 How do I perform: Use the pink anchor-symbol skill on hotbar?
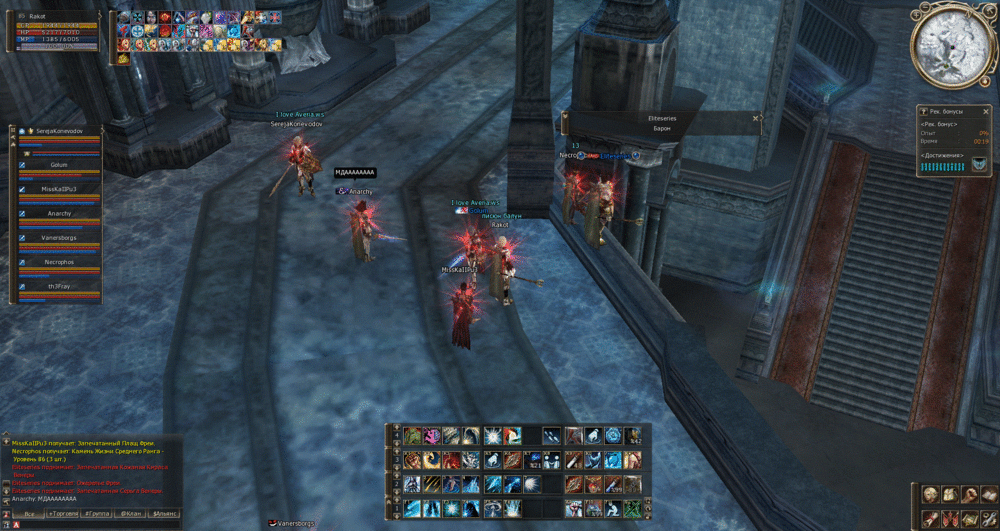pos(432,436)
